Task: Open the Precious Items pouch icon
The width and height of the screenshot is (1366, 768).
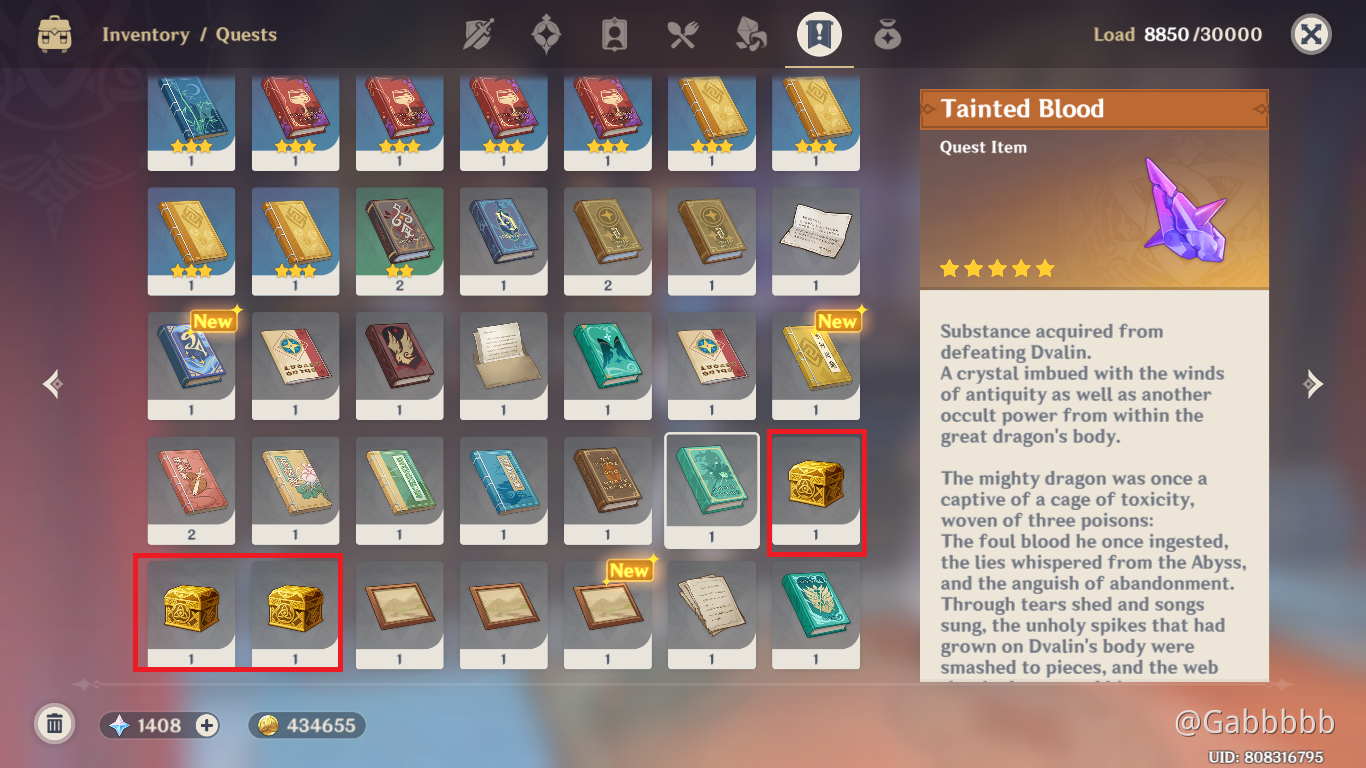Action: 886,33
